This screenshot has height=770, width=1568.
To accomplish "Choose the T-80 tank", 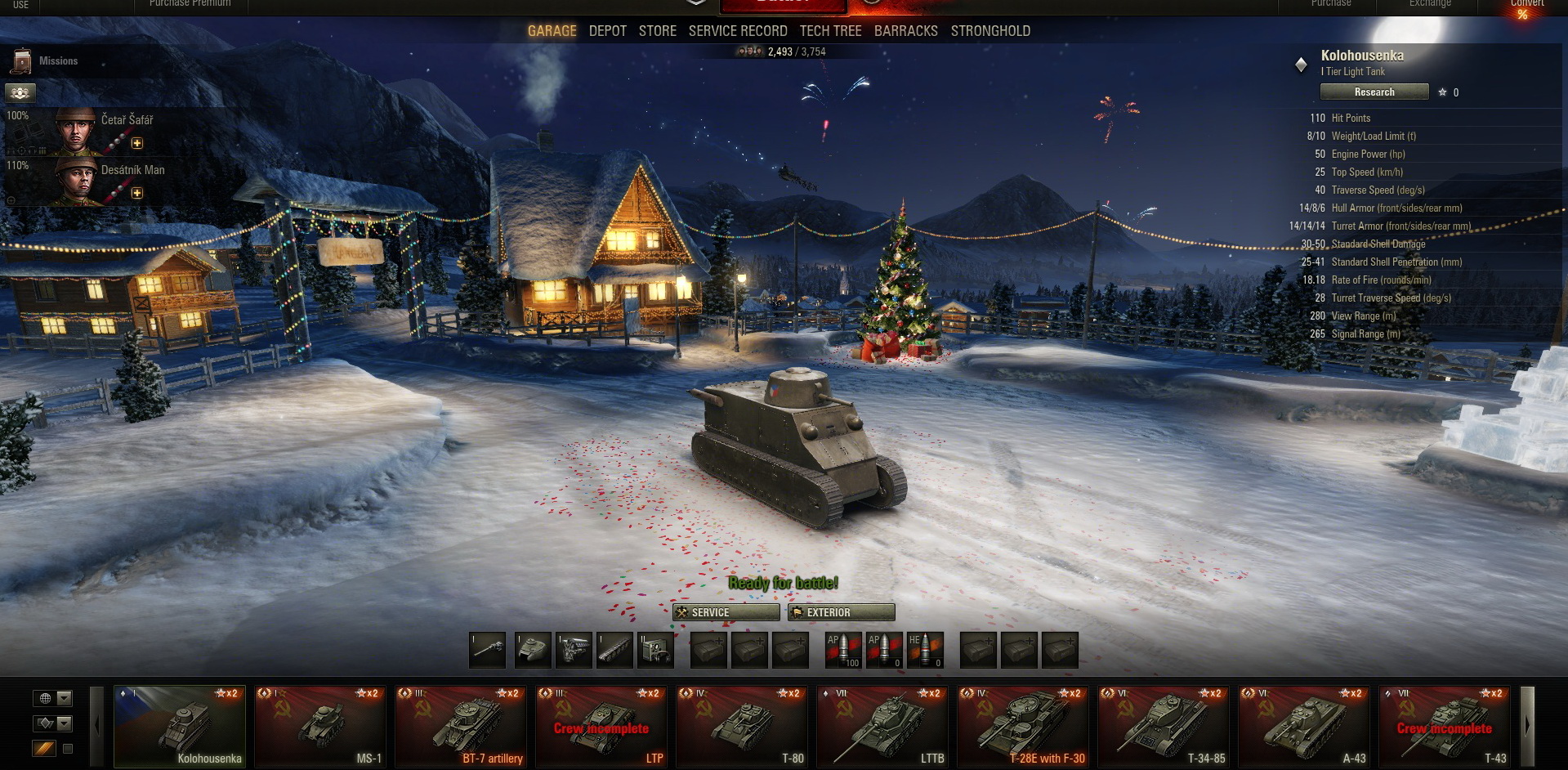I will (x=742, y=727).
